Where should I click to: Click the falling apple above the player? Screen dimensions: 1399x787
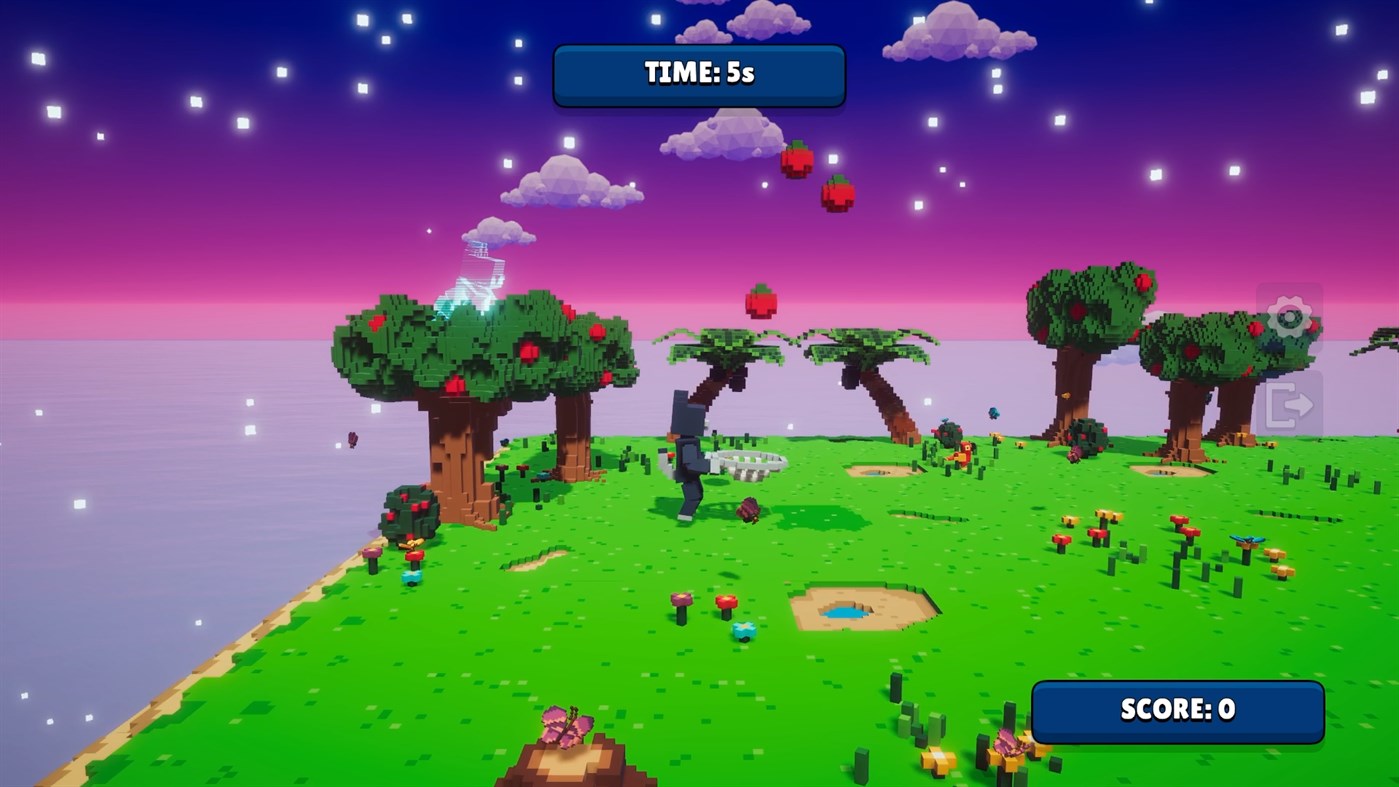point(762,299)
